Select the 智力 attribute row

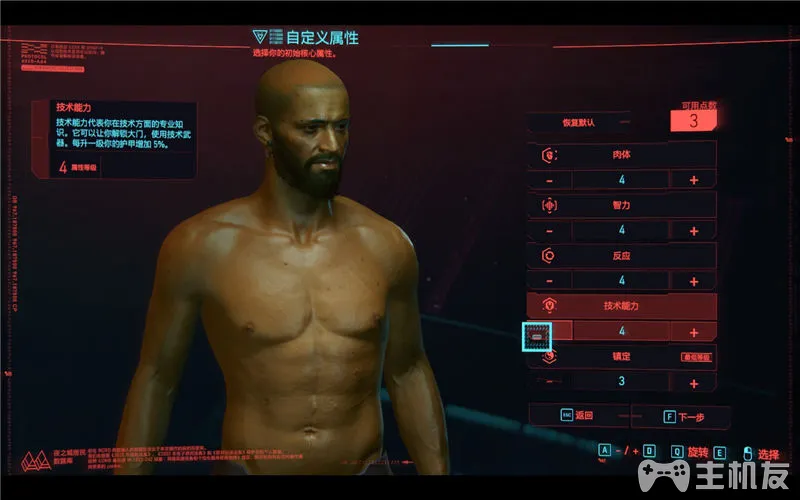[x=621, y=205]
